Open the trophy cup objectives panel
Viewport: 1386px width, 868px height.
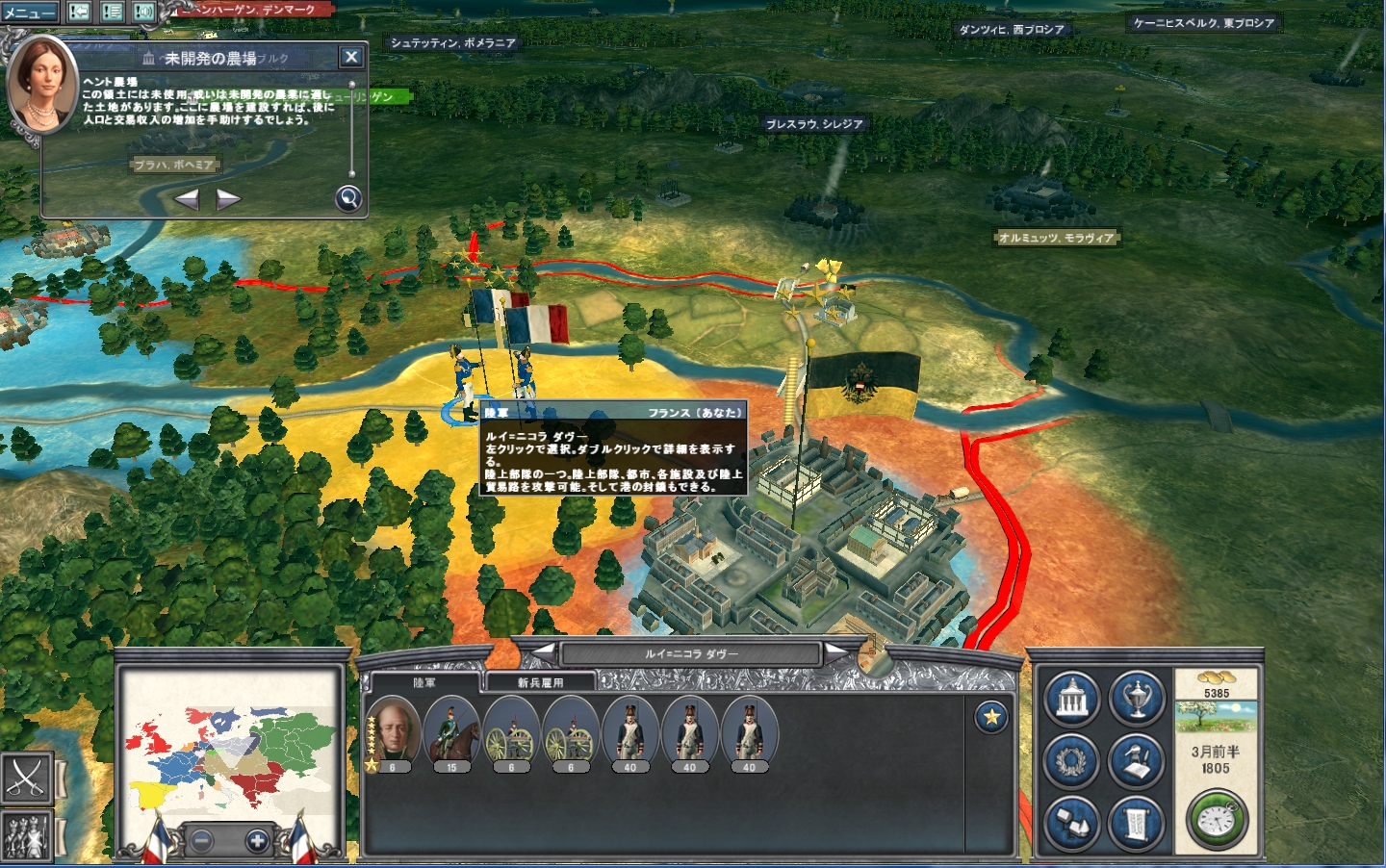pyautogui.click(x=1137, y=698)
